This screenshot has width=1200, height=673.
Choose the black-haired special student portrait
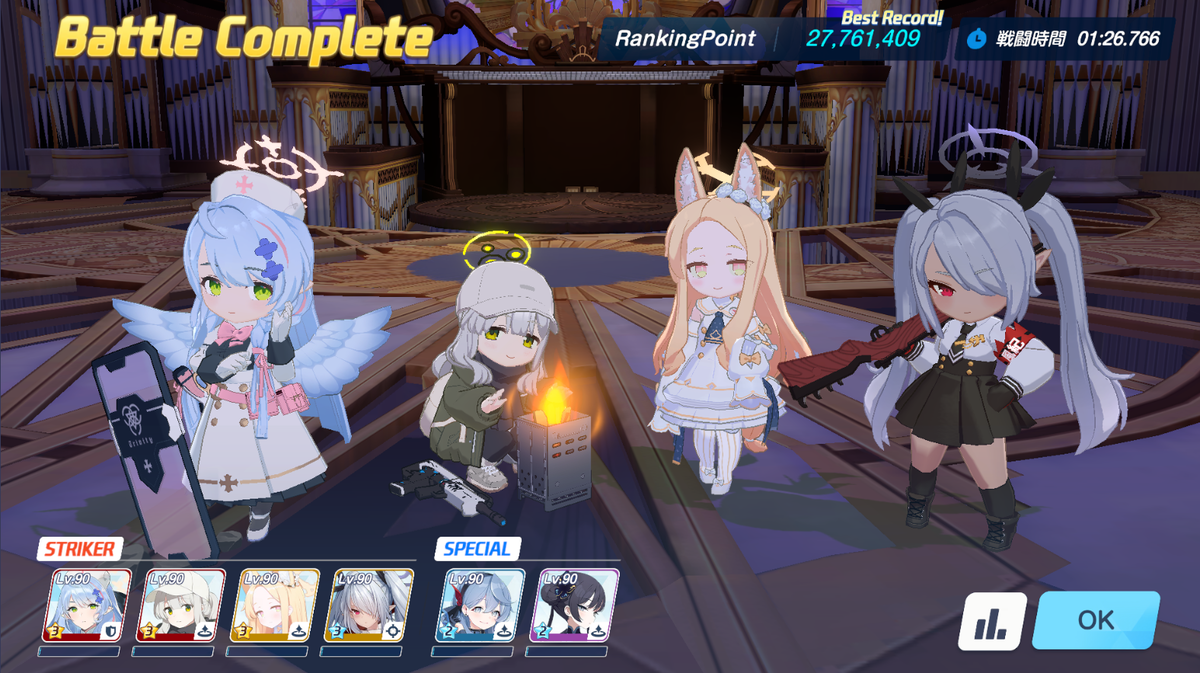574,605
